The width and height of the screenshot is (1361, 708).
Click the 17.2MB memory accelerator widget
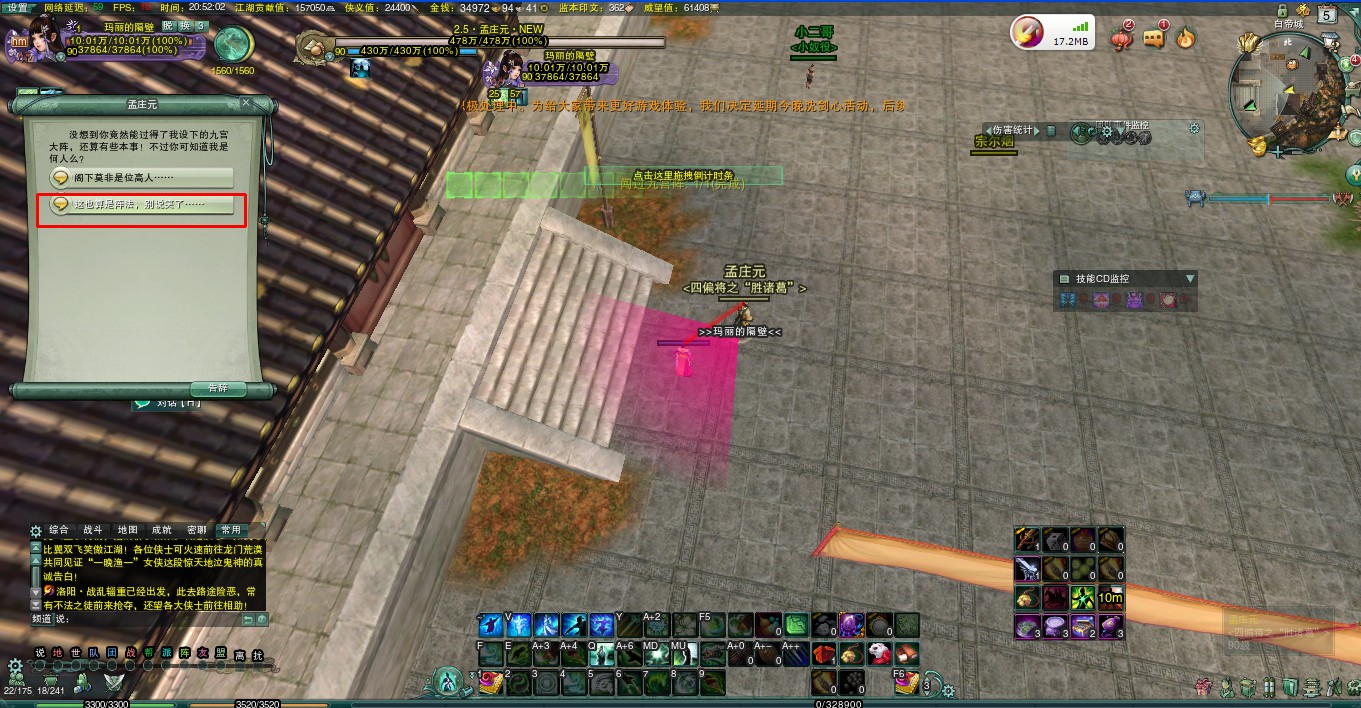1052,34
